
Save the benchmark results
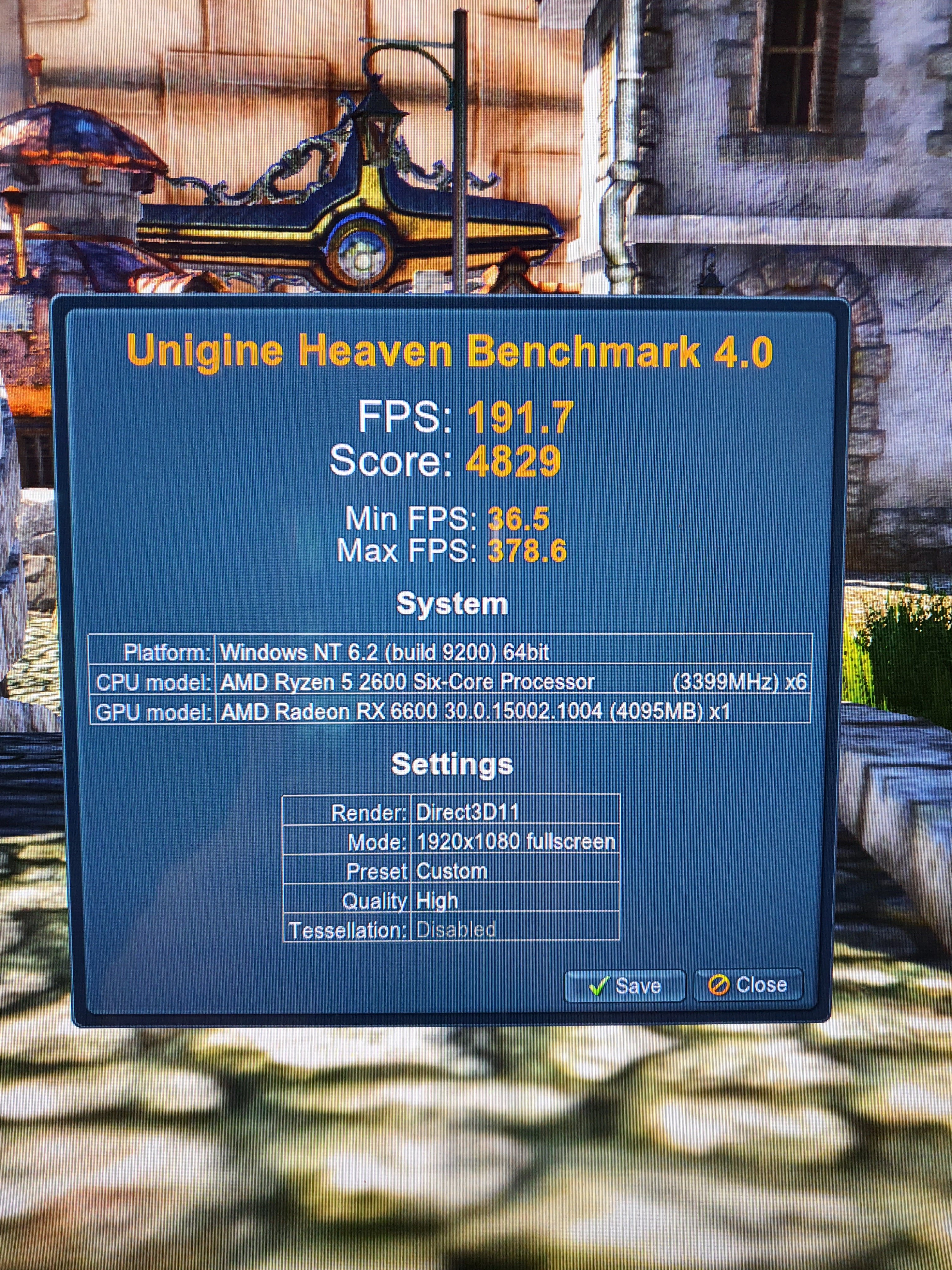pos(624,986)
